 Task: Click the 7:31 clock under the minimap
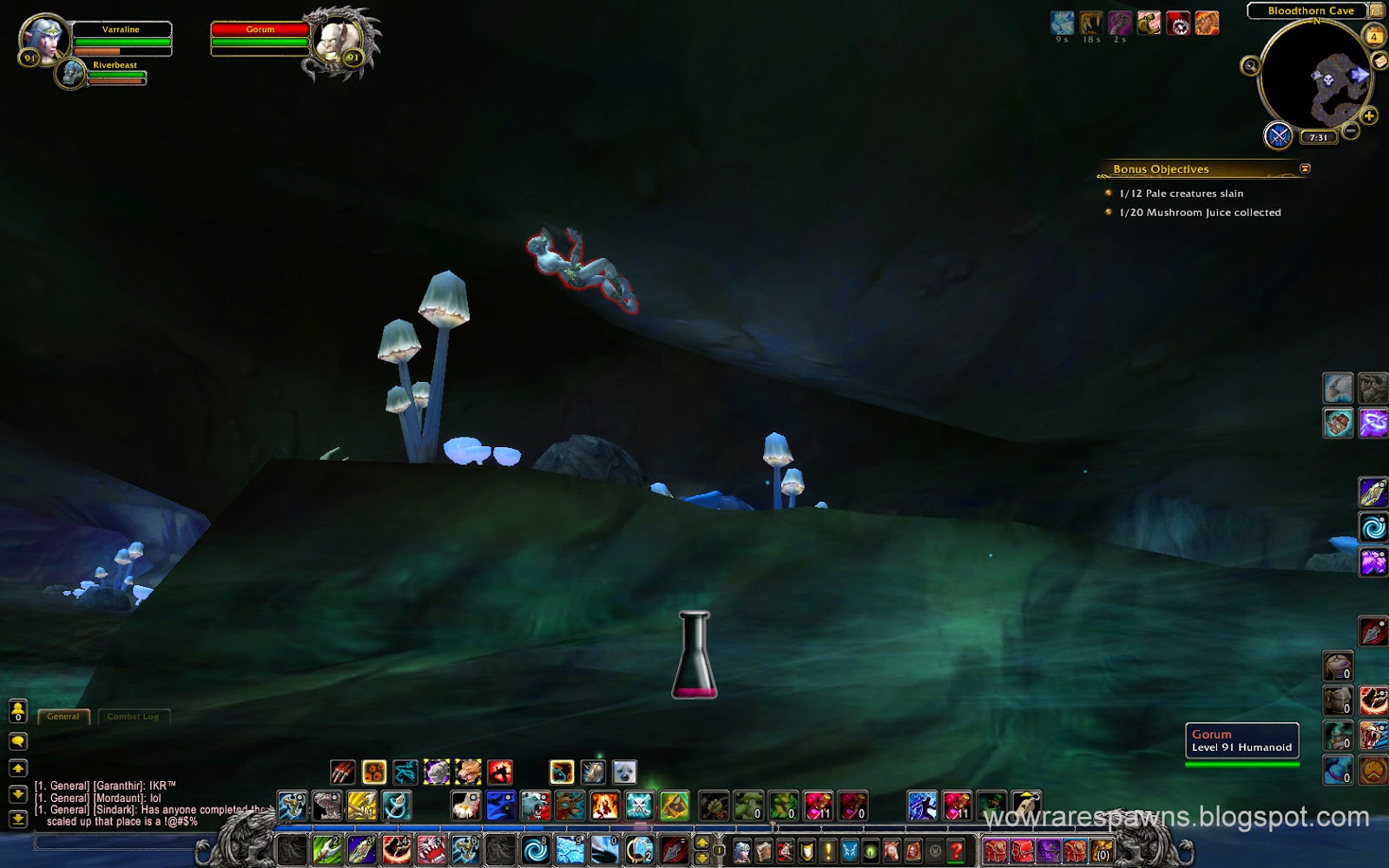(x=1318, y=136)
